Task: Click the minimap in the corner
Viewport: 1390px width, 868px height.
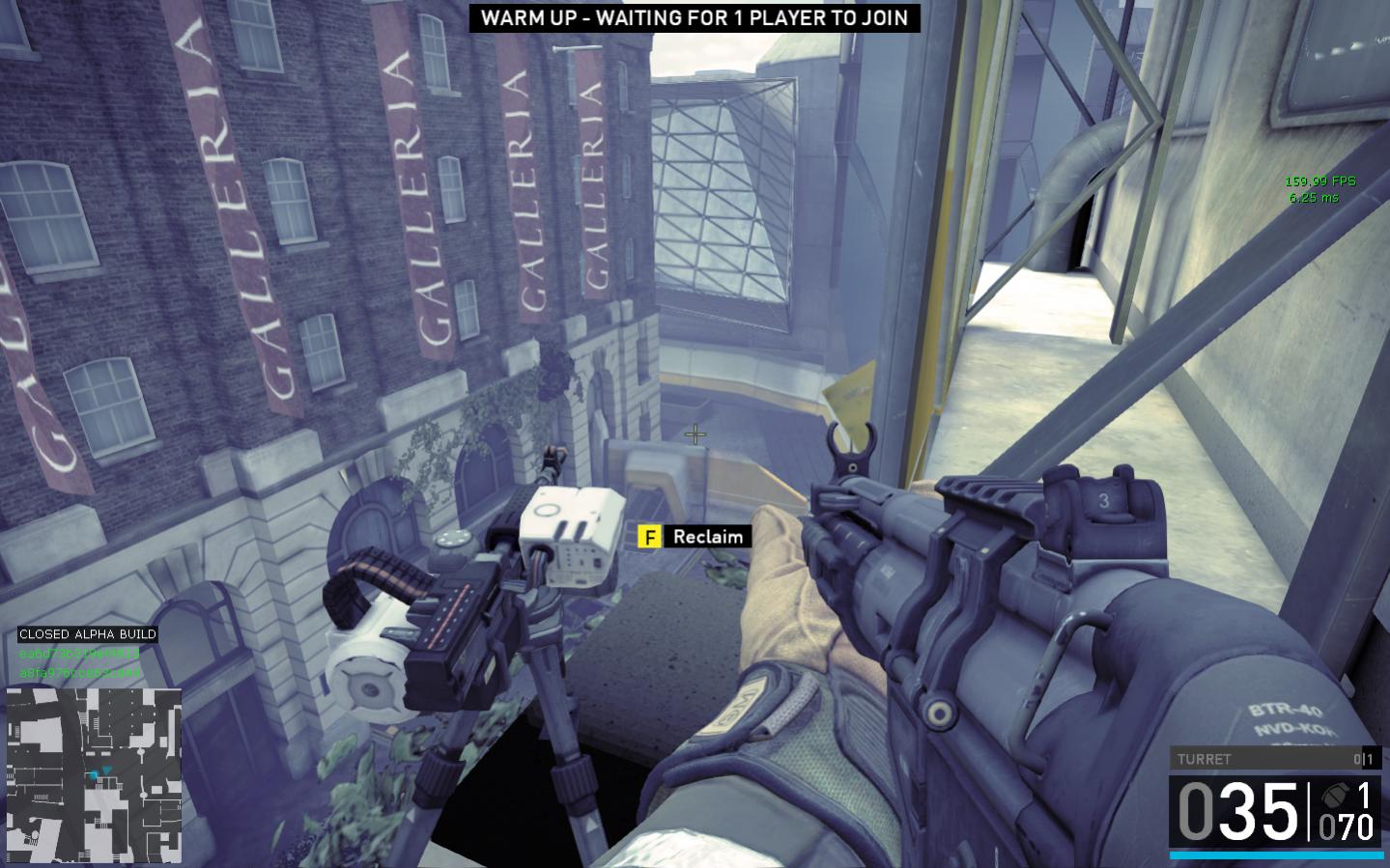Action: [94, 774]
